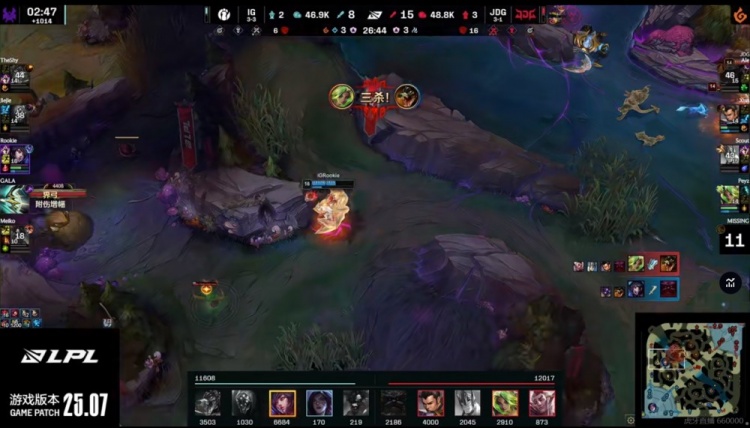Select the gold-framed champion with 6684 gold
Screen dimensions: 750x428
click(x=282, y=403)
